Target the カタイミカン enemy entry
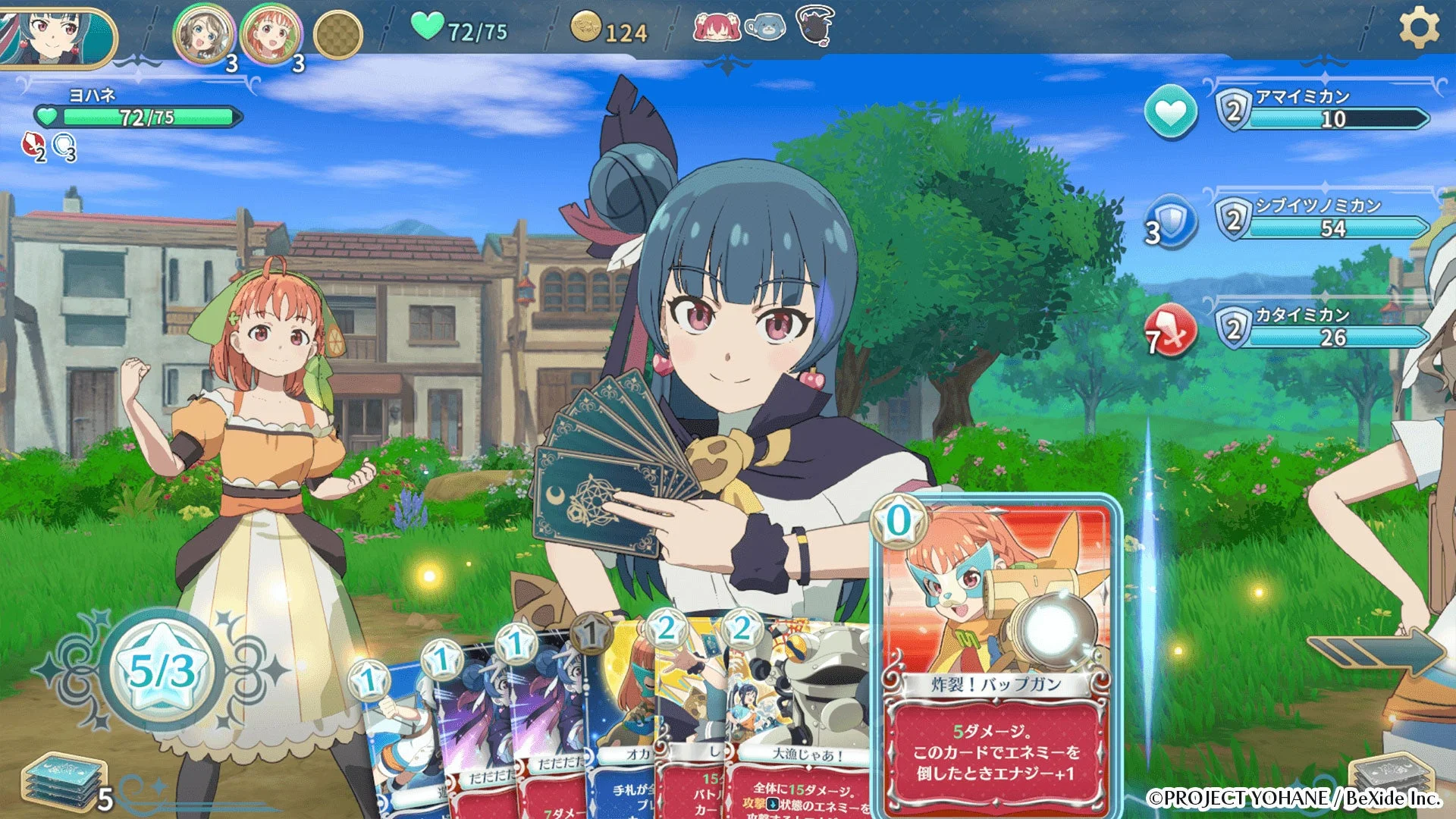The width and height of the screenshot is (1456, 819). pos(1323,328)
